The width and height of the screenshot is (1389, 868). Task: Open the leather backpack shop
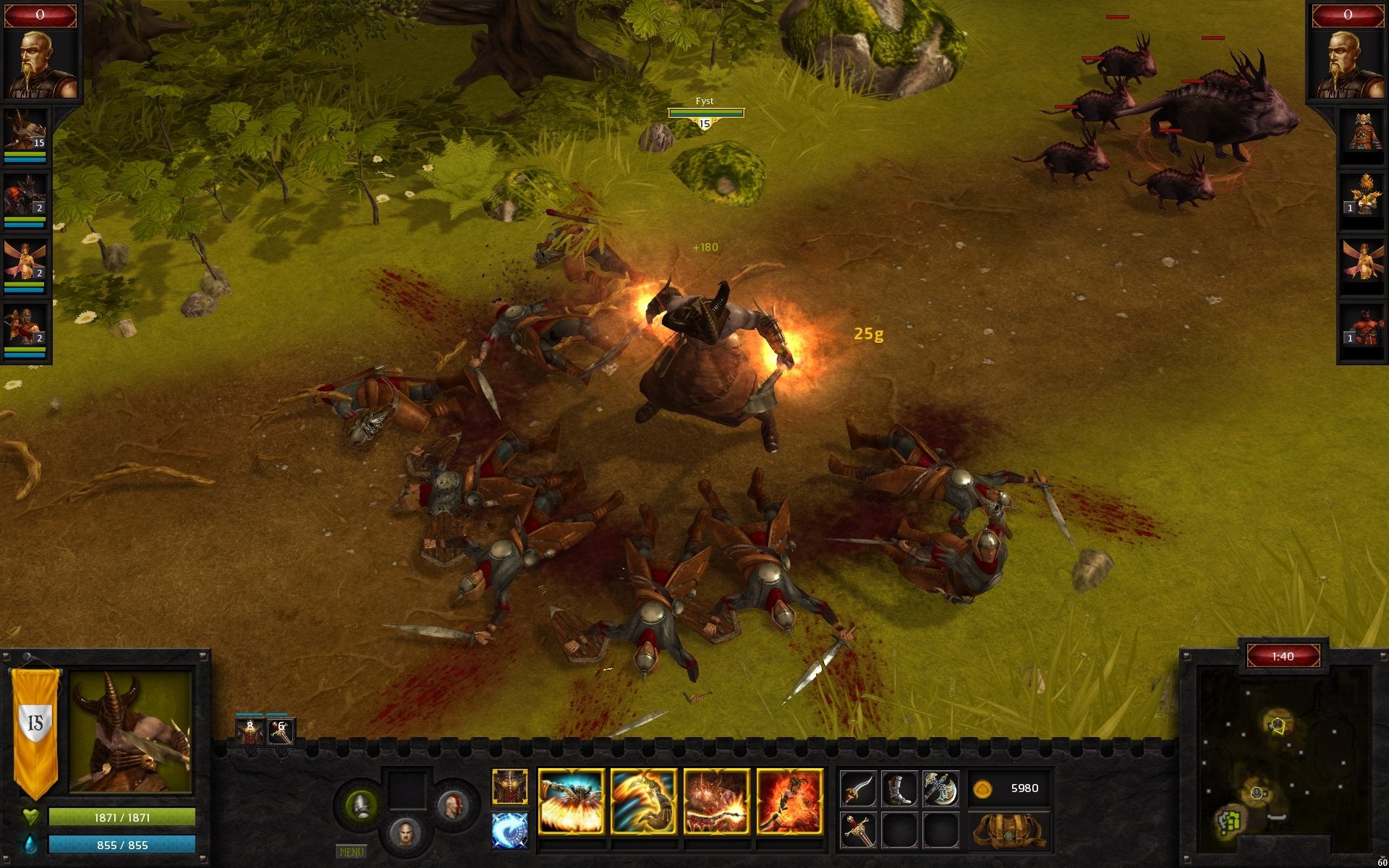coord(1009,831)
